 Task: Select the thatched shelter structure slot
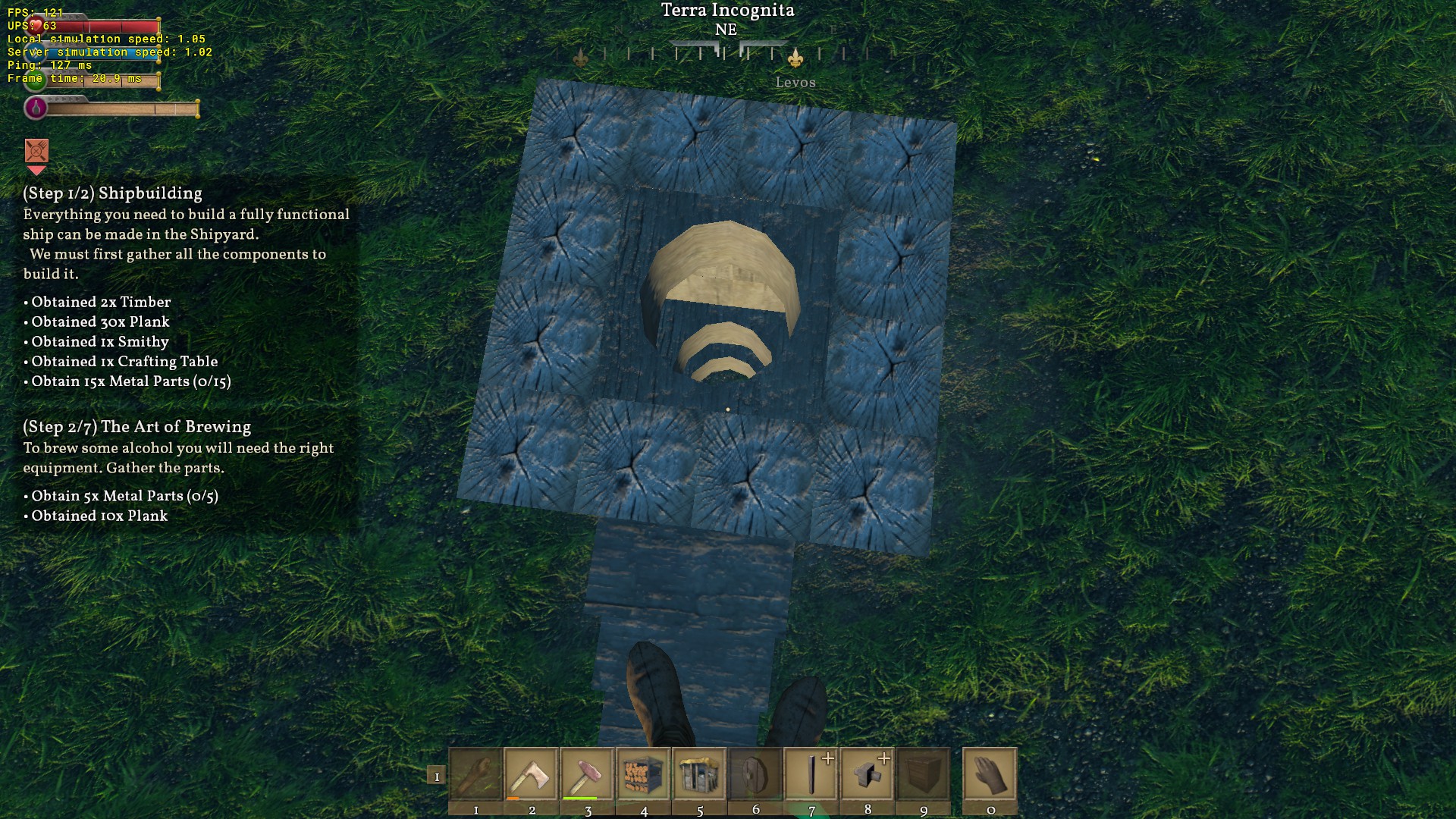[x=700, y=774]
